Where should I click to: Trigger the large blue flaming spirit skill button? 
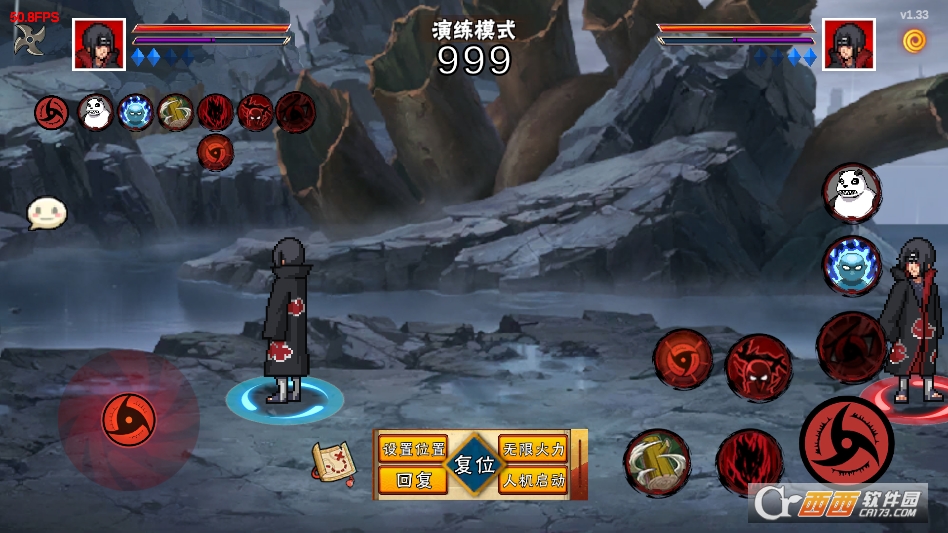[x=852, y=265]
